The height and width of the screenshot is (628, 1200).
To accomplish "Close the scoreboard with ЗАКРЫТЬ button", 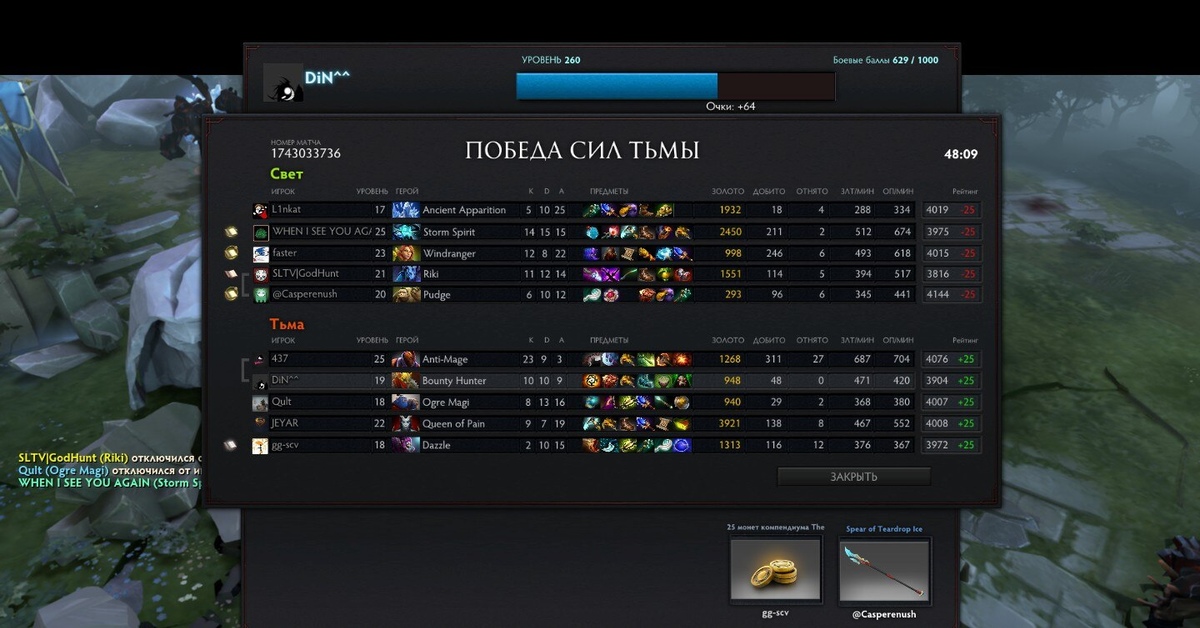I will pyautogui.click(x=853, y=477).
